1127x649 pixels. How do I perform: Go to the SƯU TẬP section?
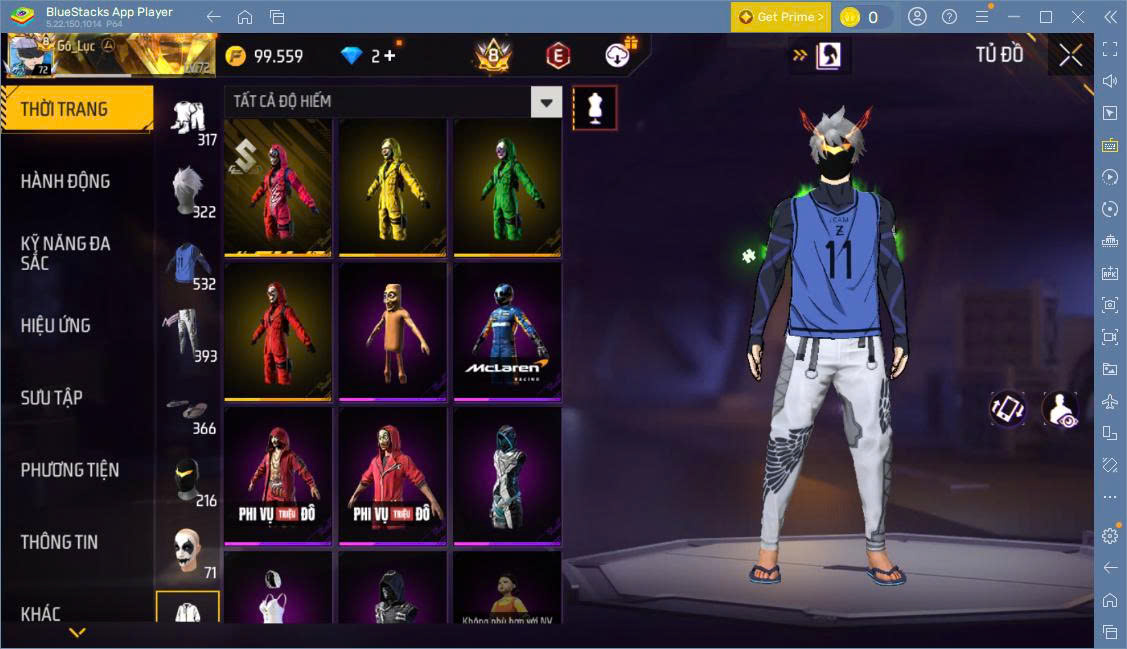pyautogui.click(x=52, y=397)
